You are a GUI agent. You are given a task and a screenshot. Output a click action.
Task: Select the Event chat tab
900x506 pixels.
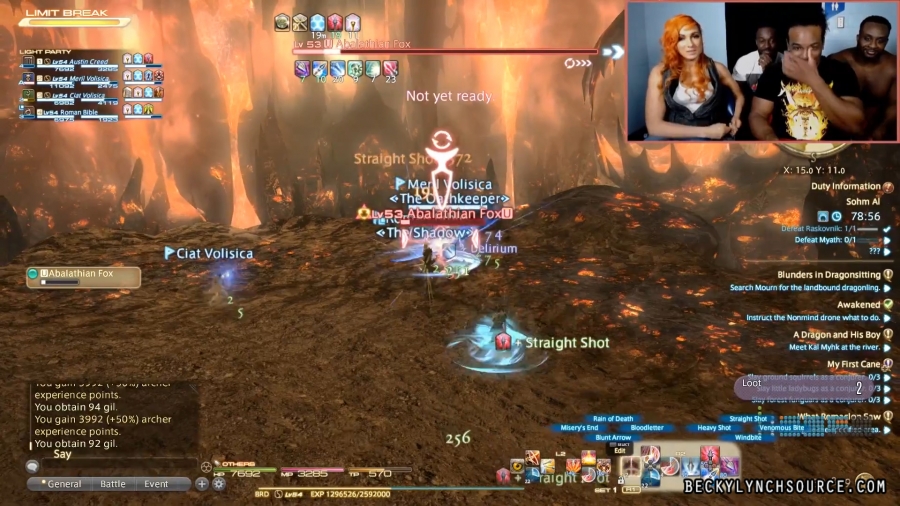click(x=156, y=484)
